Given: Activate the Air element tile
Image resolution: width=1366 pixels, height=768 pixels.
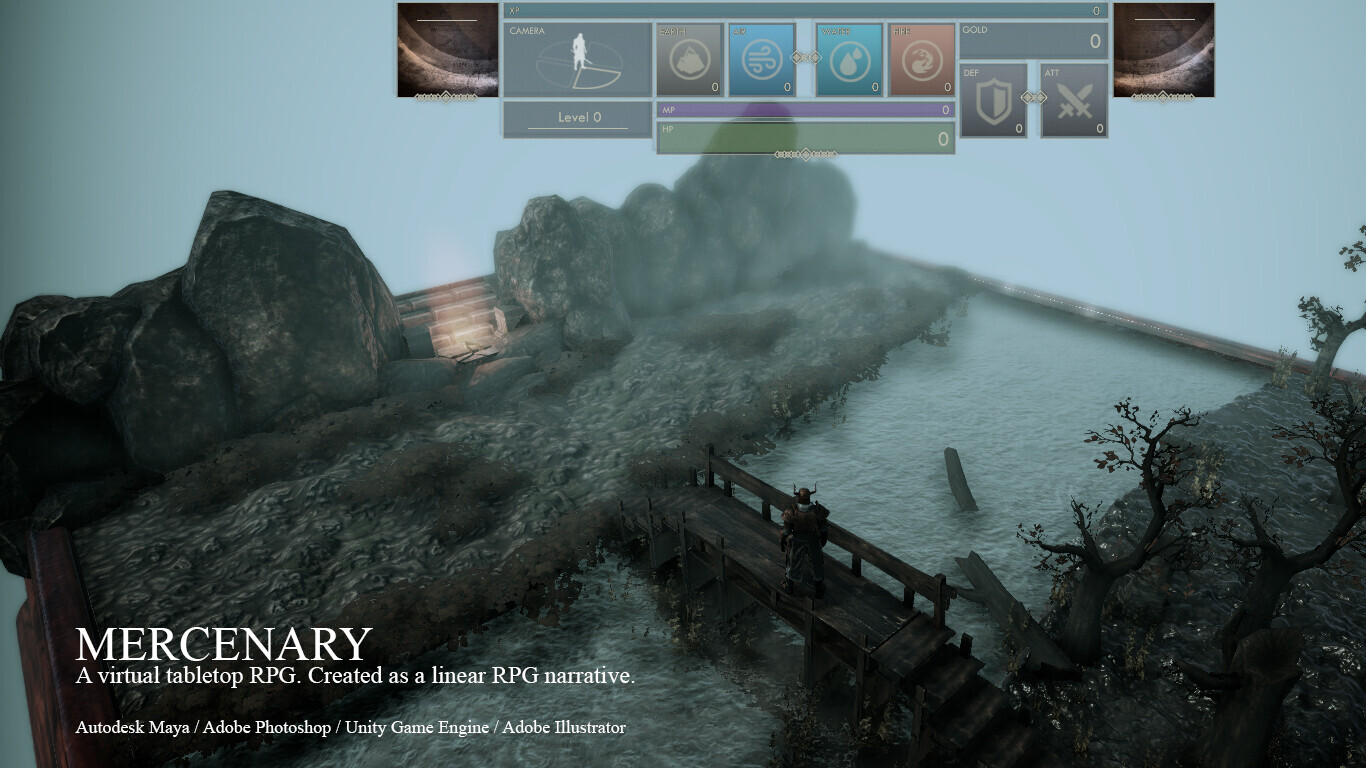Looking at the screenshot, I should point(762,60).
